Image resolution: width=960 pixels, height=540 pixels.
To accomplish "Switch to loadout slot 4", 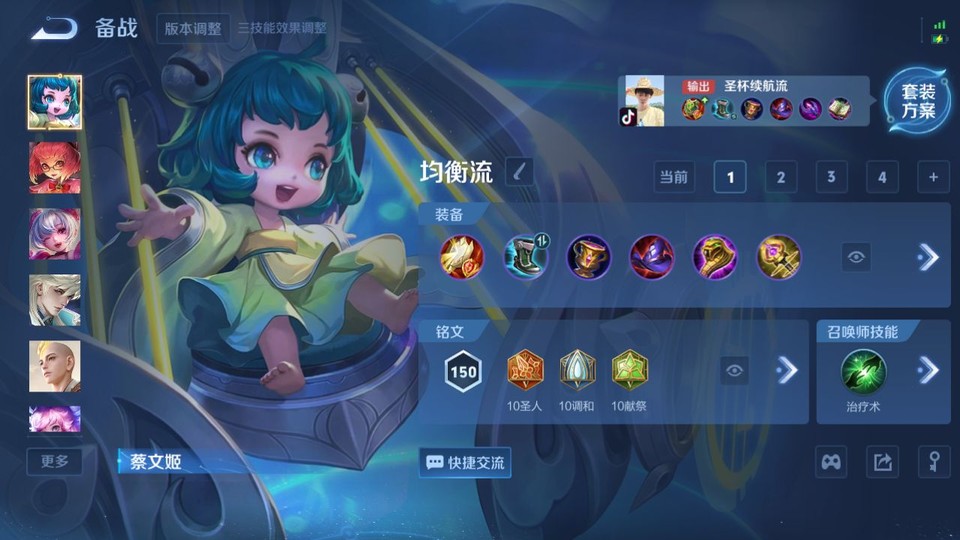I will 882,177.
